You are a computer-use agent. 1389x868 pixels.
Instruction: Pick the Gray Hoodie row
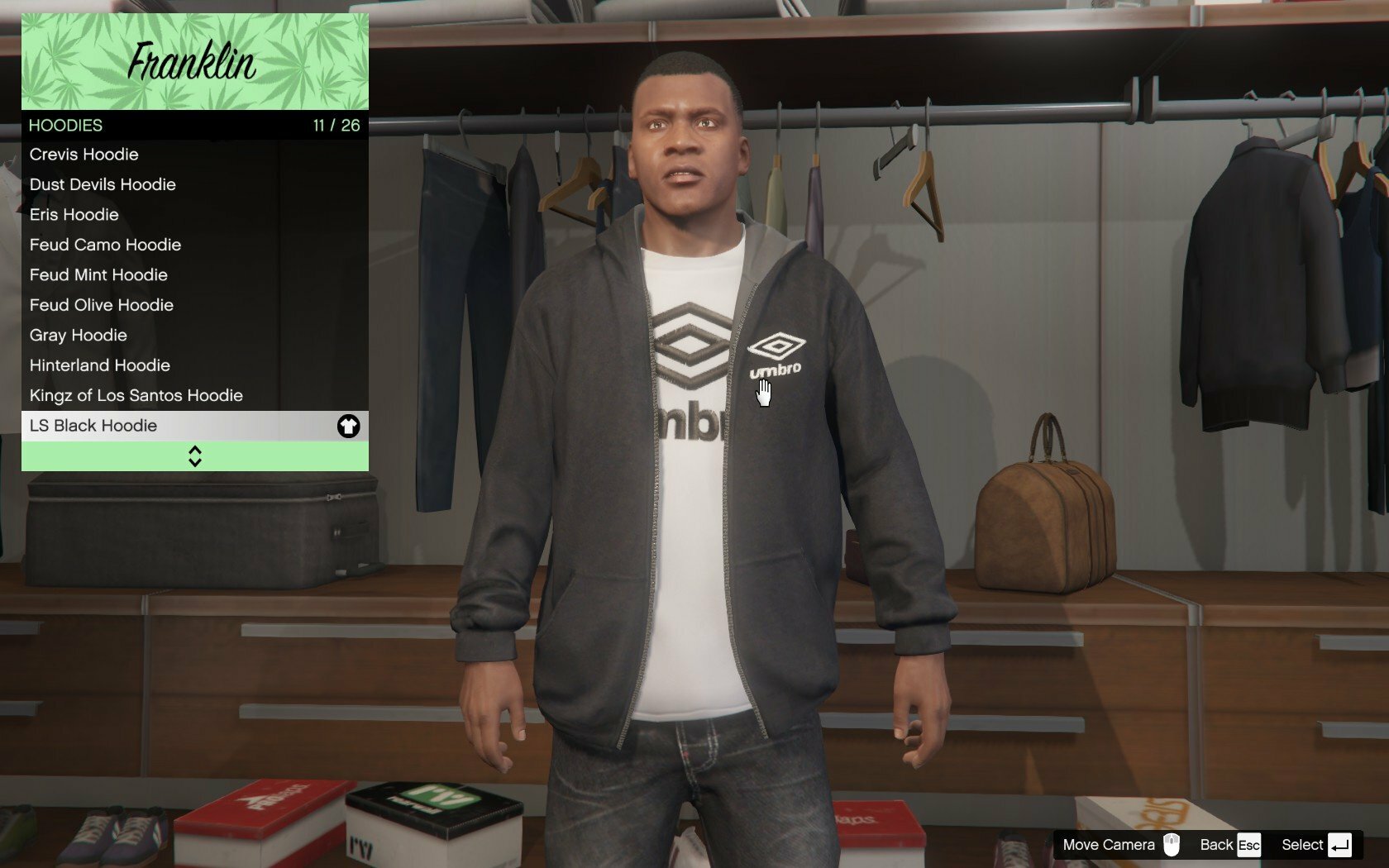194,336
